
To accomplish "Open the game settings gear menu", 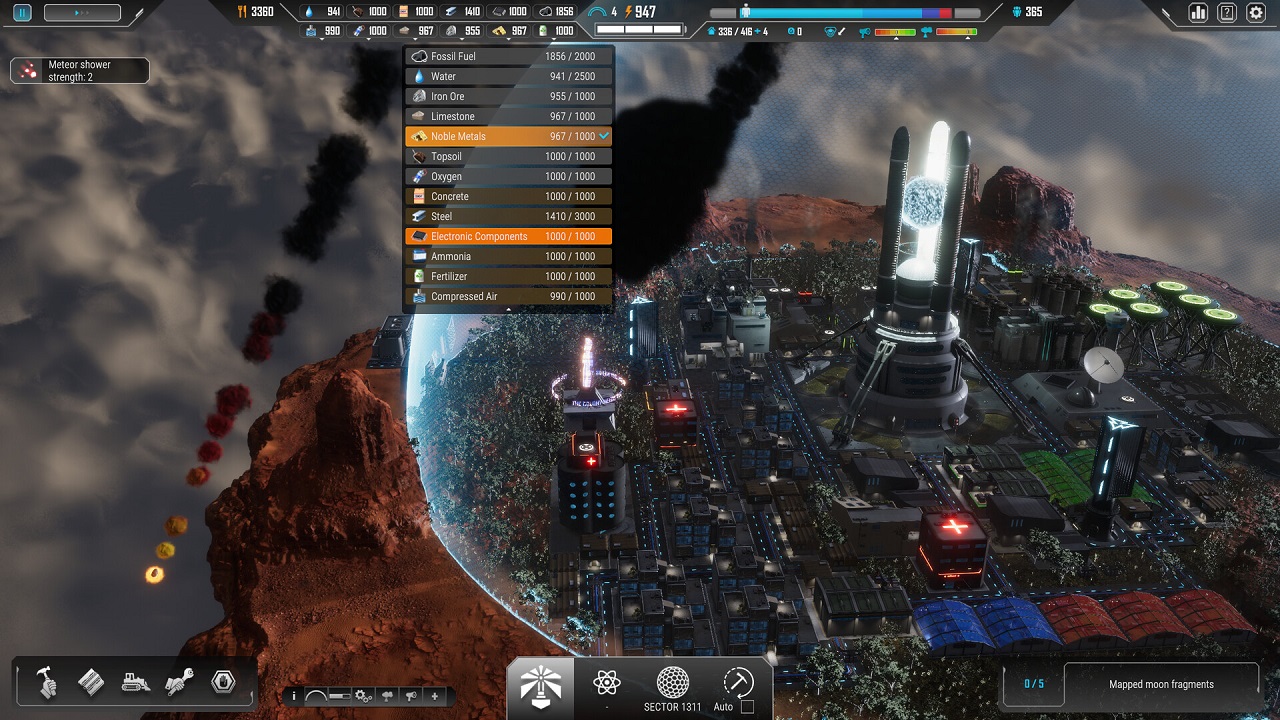I will (x=1257, y=12).
